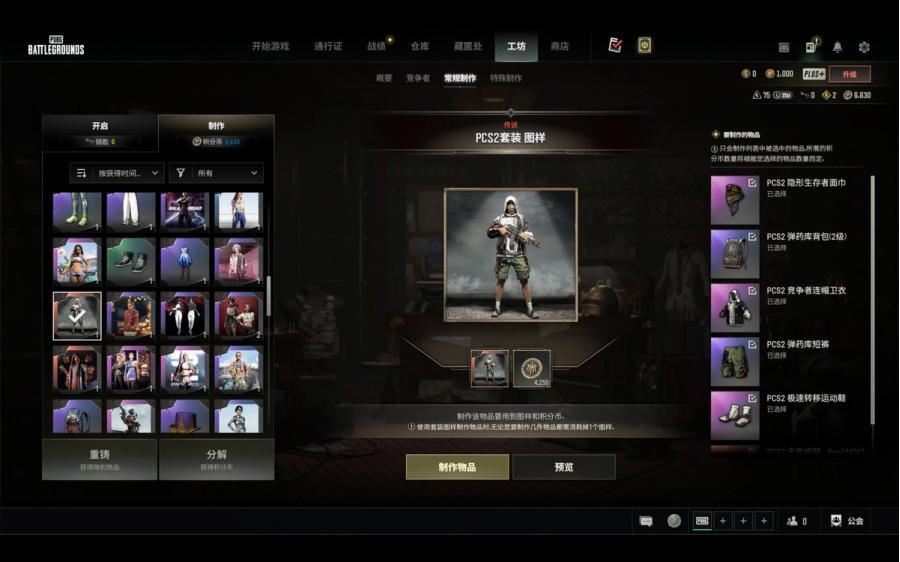The width and height of the screenshot is (900, 562).
Task: Choose the 分解 button
Action: coord(216,459)
